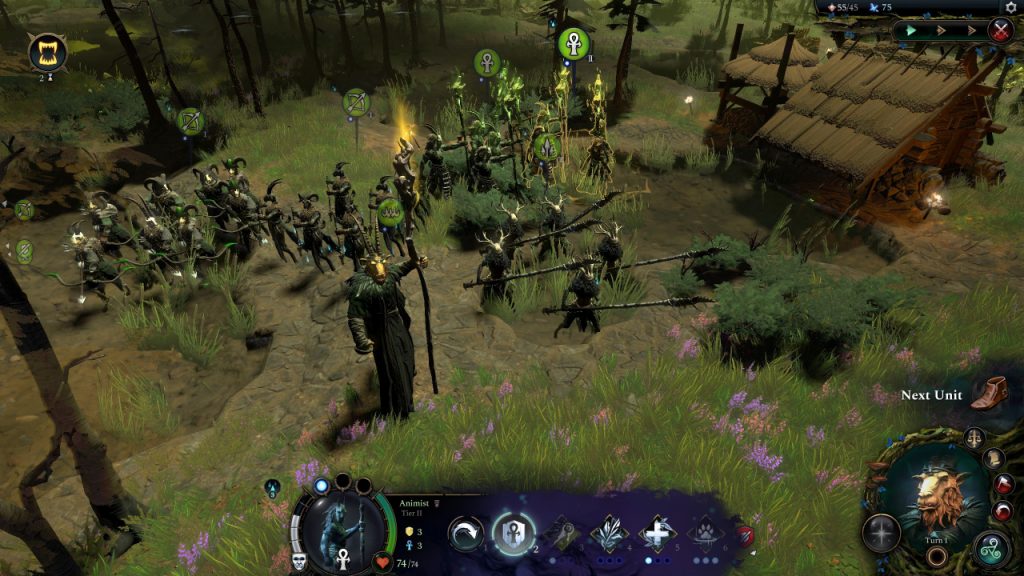The width and height of the screenshot is (1024, 576).
Task: Open the settings gear menu
Action: pos(1010,8)
